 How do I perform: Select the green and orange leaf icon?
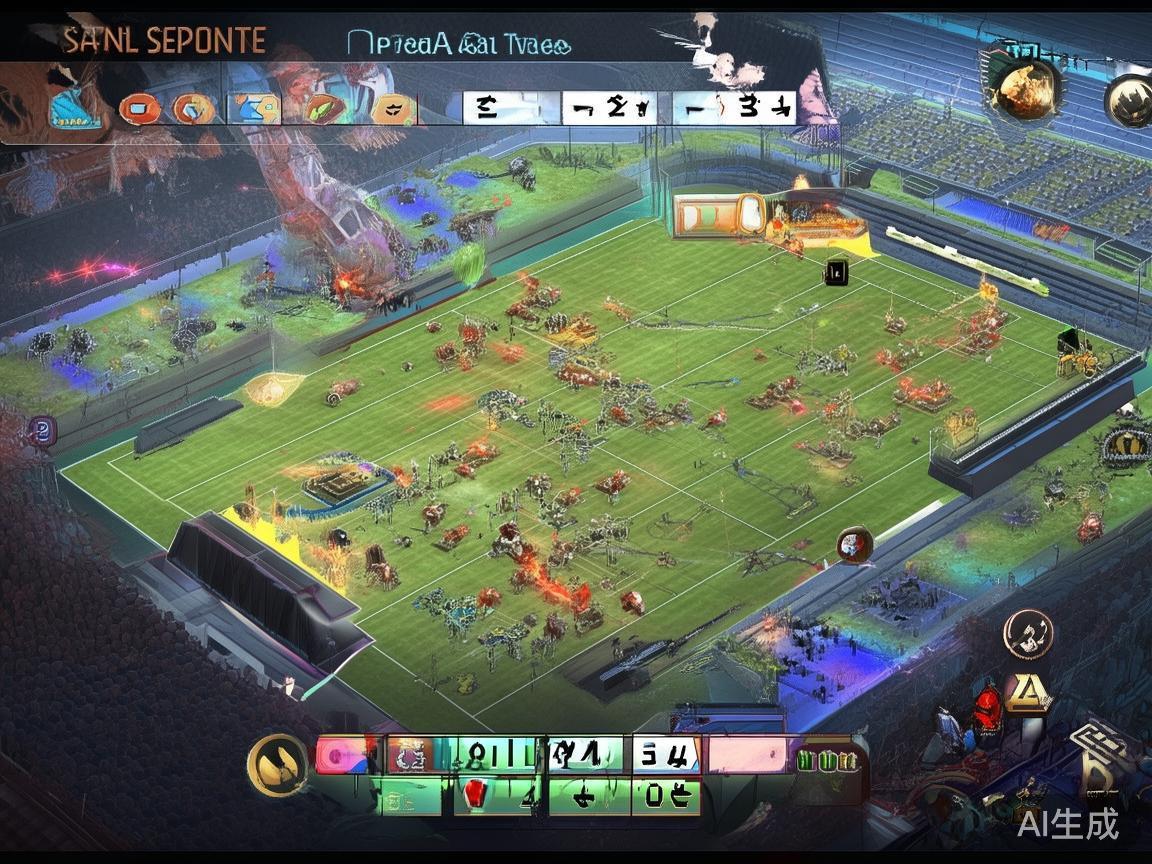tap(323, 108)
